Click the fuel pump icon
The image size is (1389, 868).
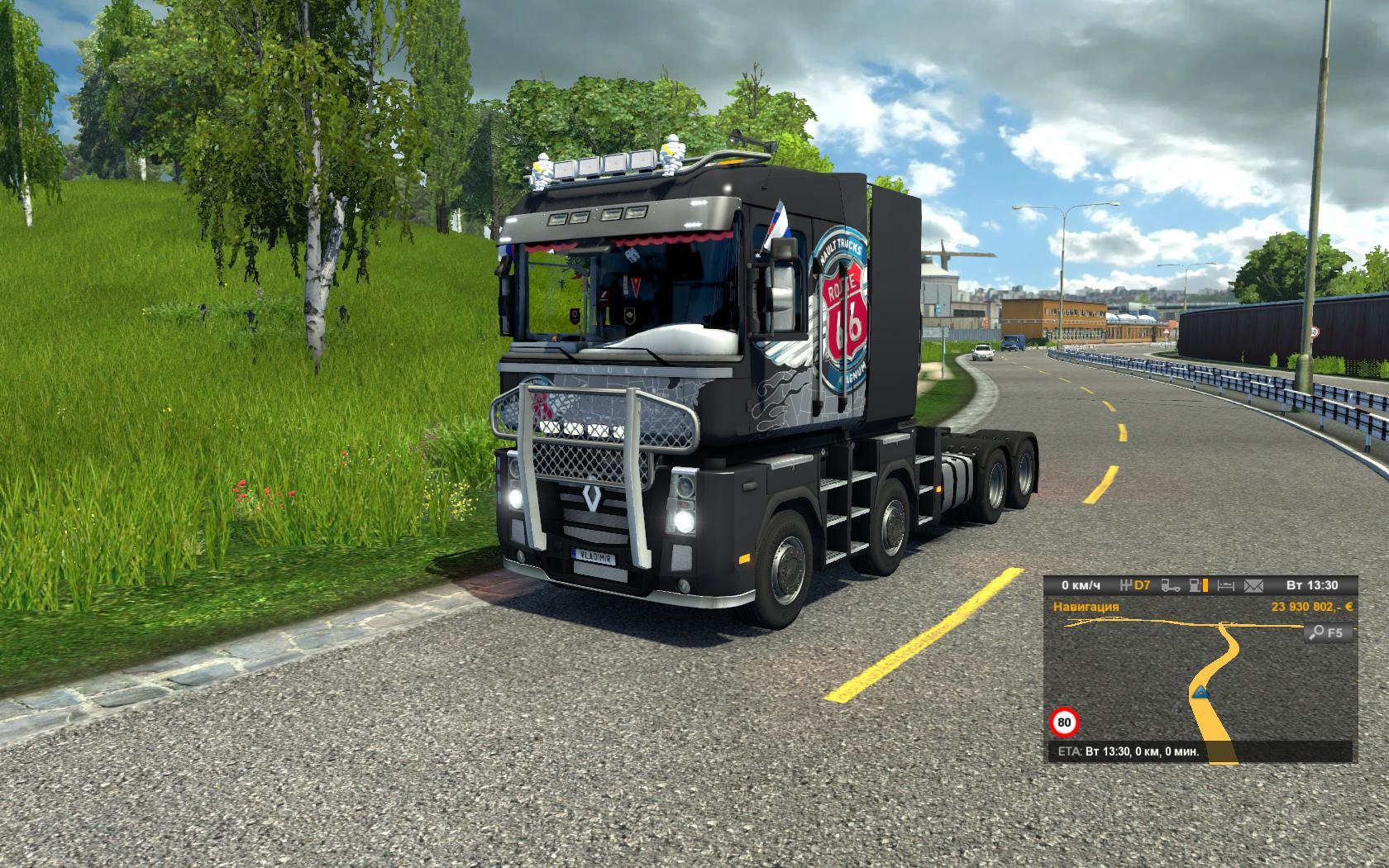(x=1196, y=585)
